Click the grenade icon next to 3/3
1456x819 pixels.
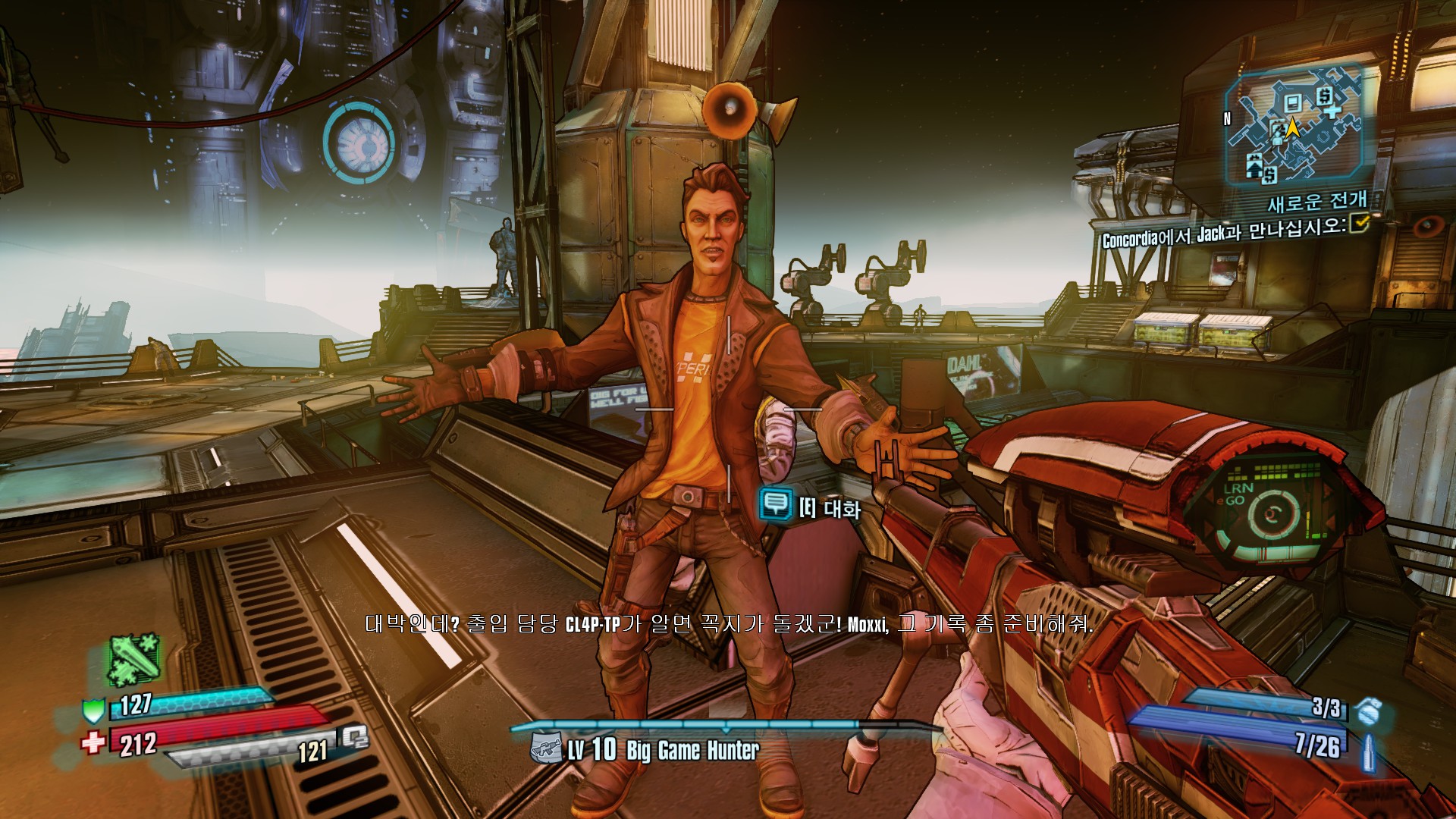[x=1370, y=711]
